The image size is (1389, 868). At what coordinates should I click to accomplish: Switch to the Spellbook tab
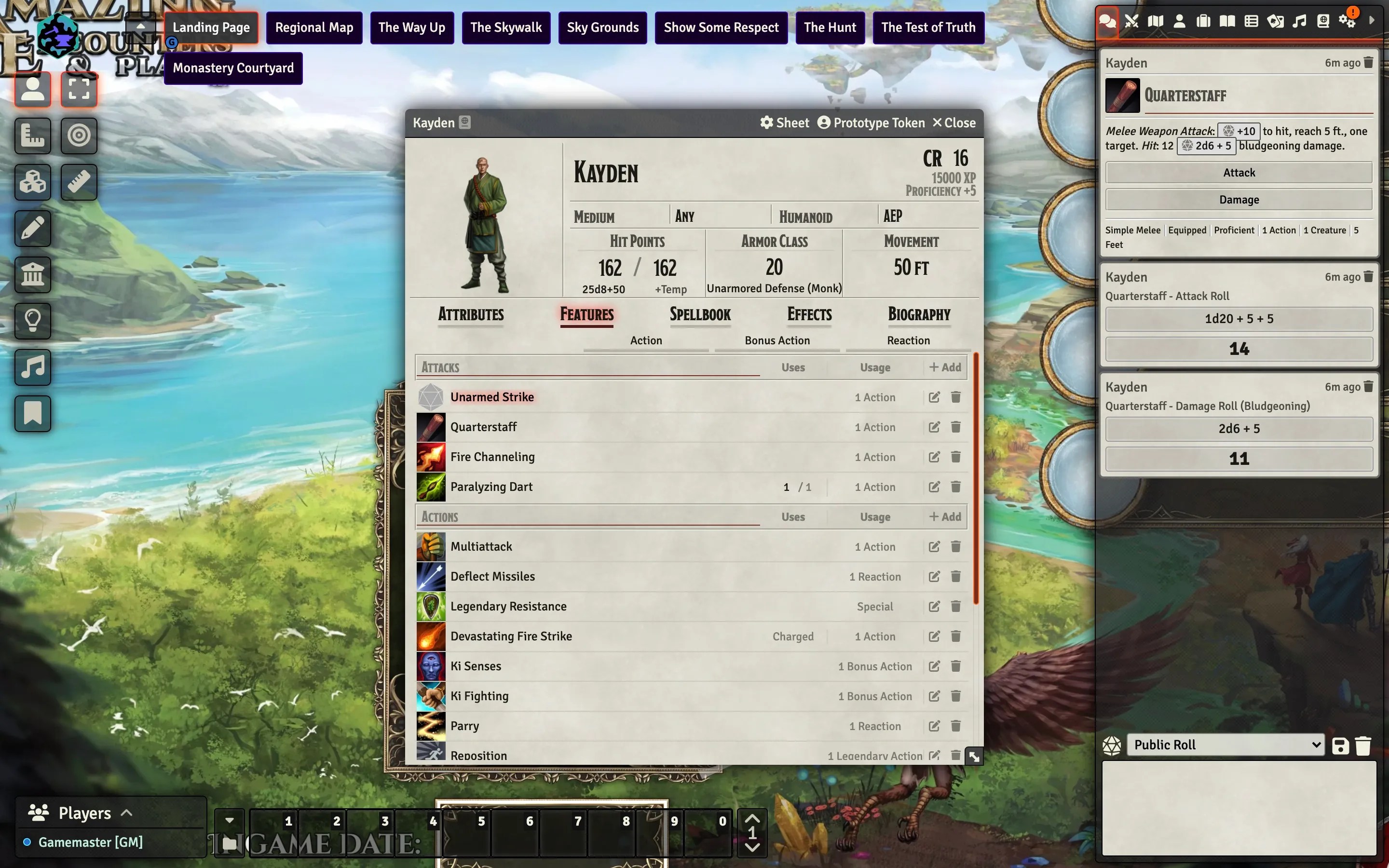click(x=700, y=314)
